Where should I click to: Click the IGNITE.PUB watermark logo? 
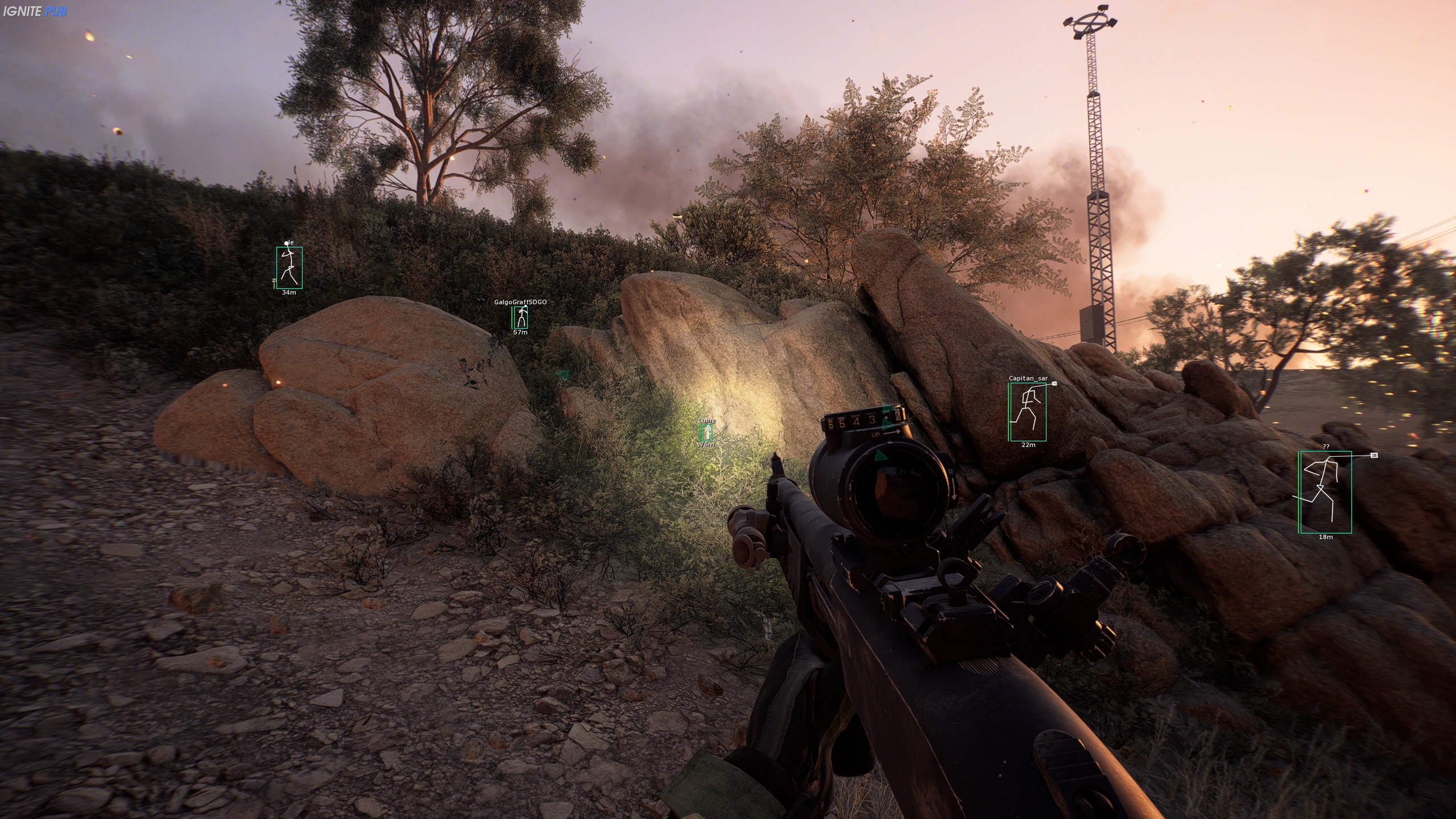[35, 11]
